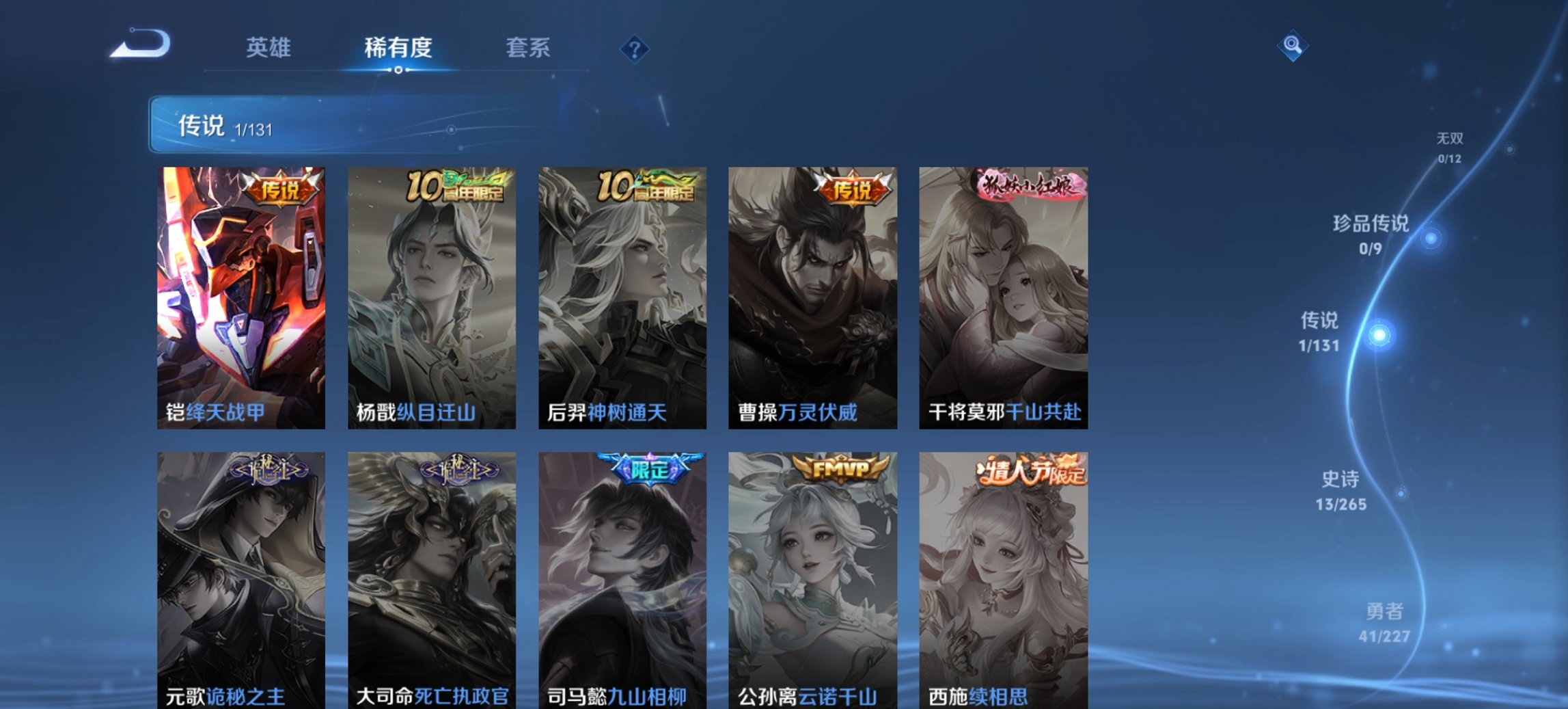Image resolution: width=1568 pixels, height=709 pixels.
Task: Click the help question mark icon
Action: [634, 49]
